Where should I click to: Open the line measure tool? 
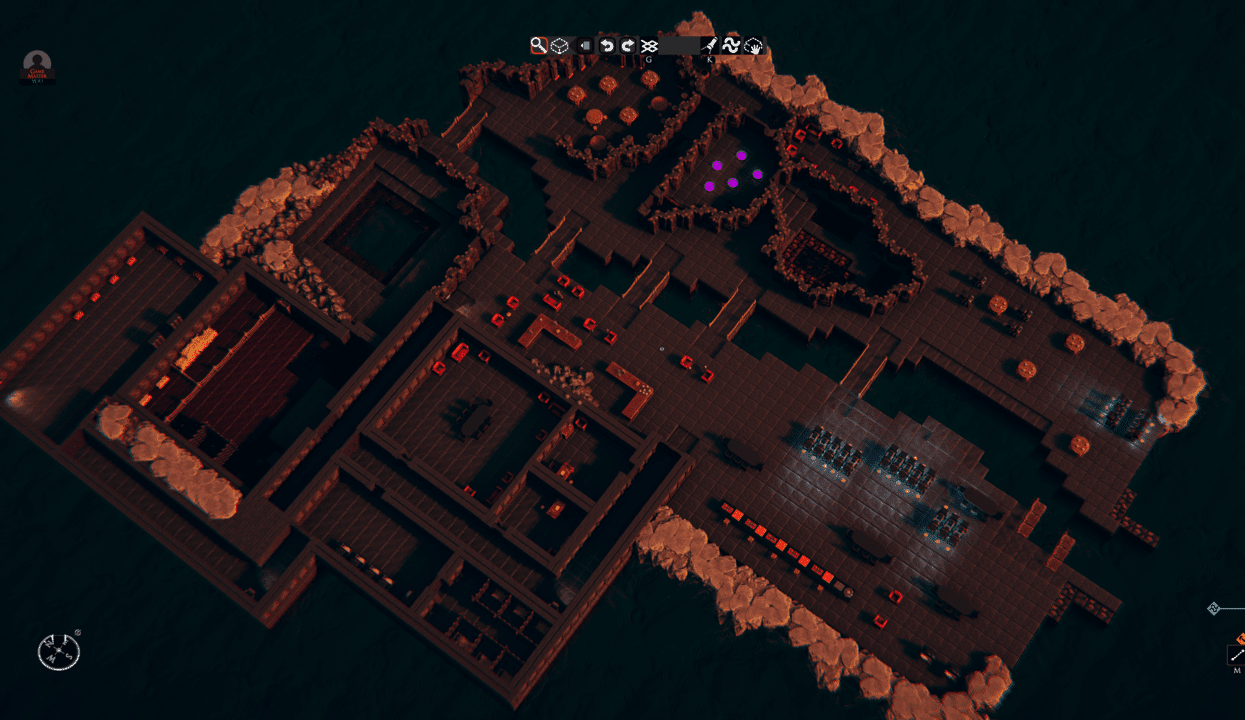(x=1237, y=655)
